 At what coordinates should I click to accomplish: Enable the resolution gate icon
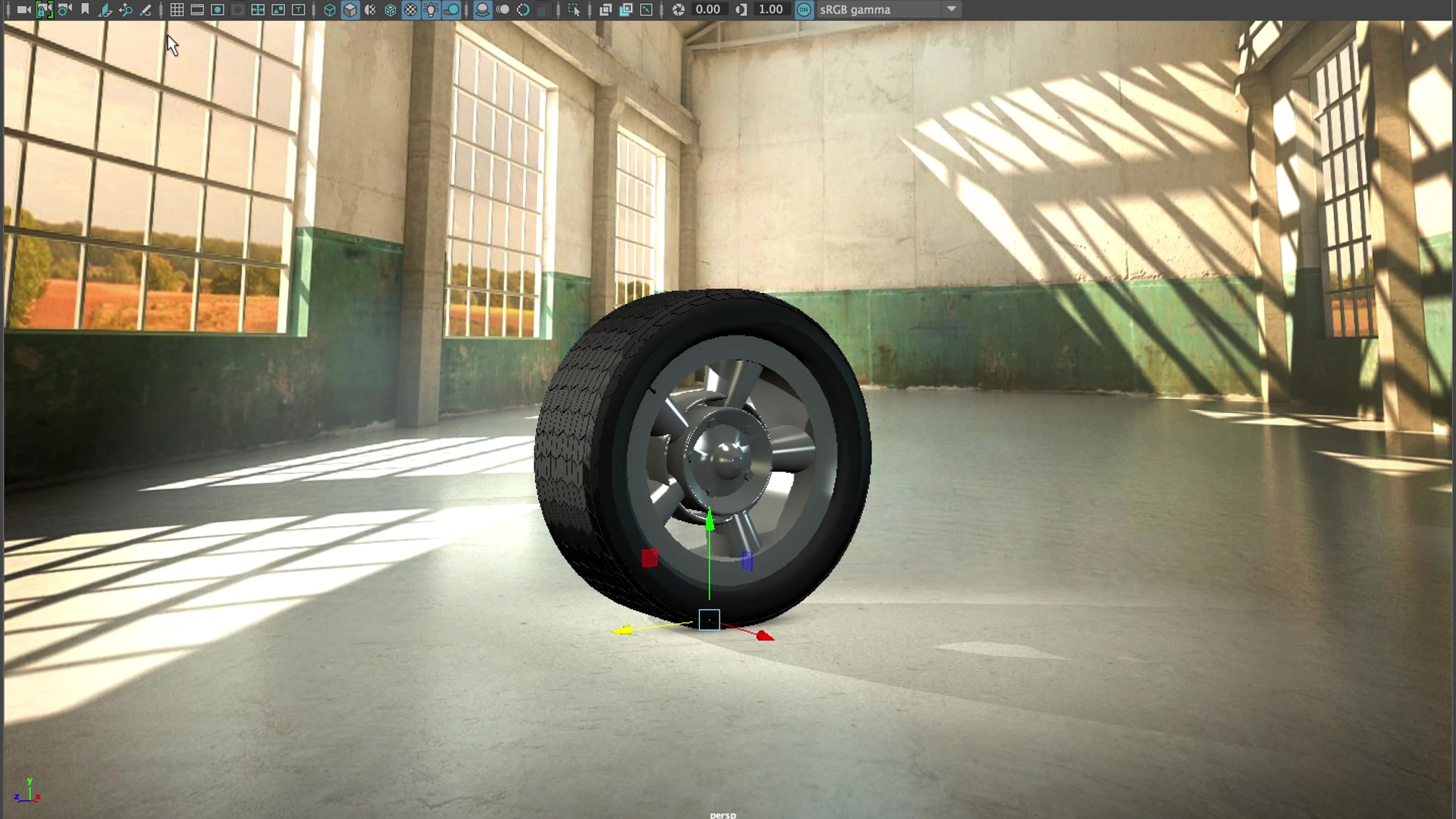click(218, 9)
